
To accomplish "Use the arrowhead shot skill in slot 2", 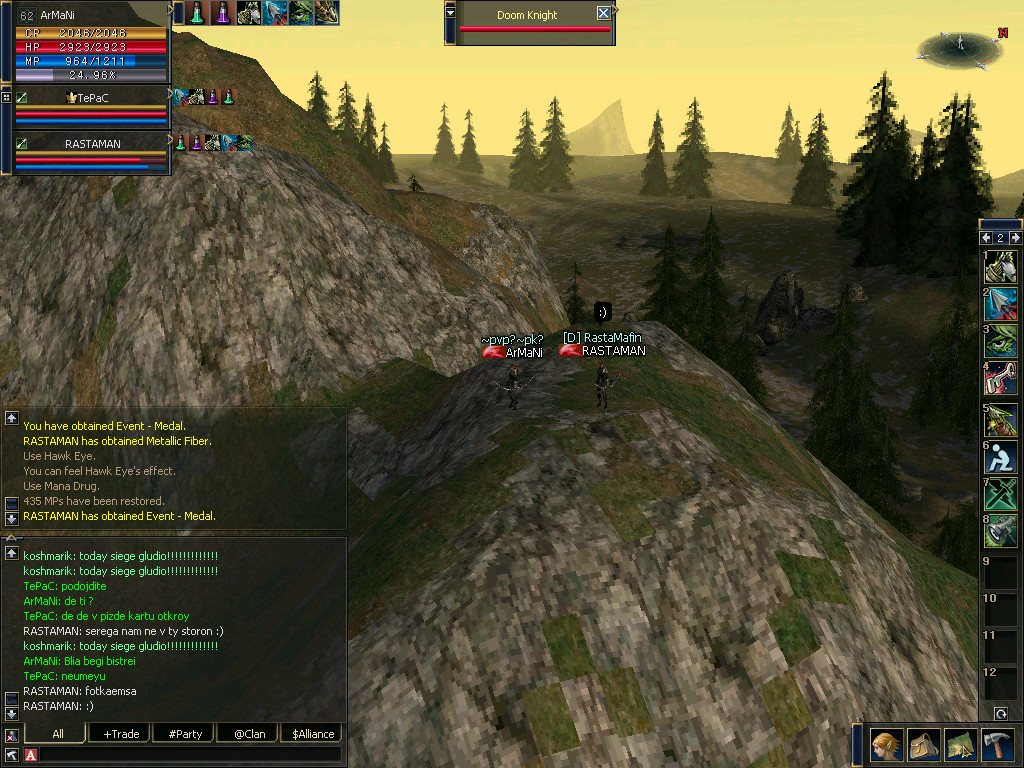I will point(1001,303).
